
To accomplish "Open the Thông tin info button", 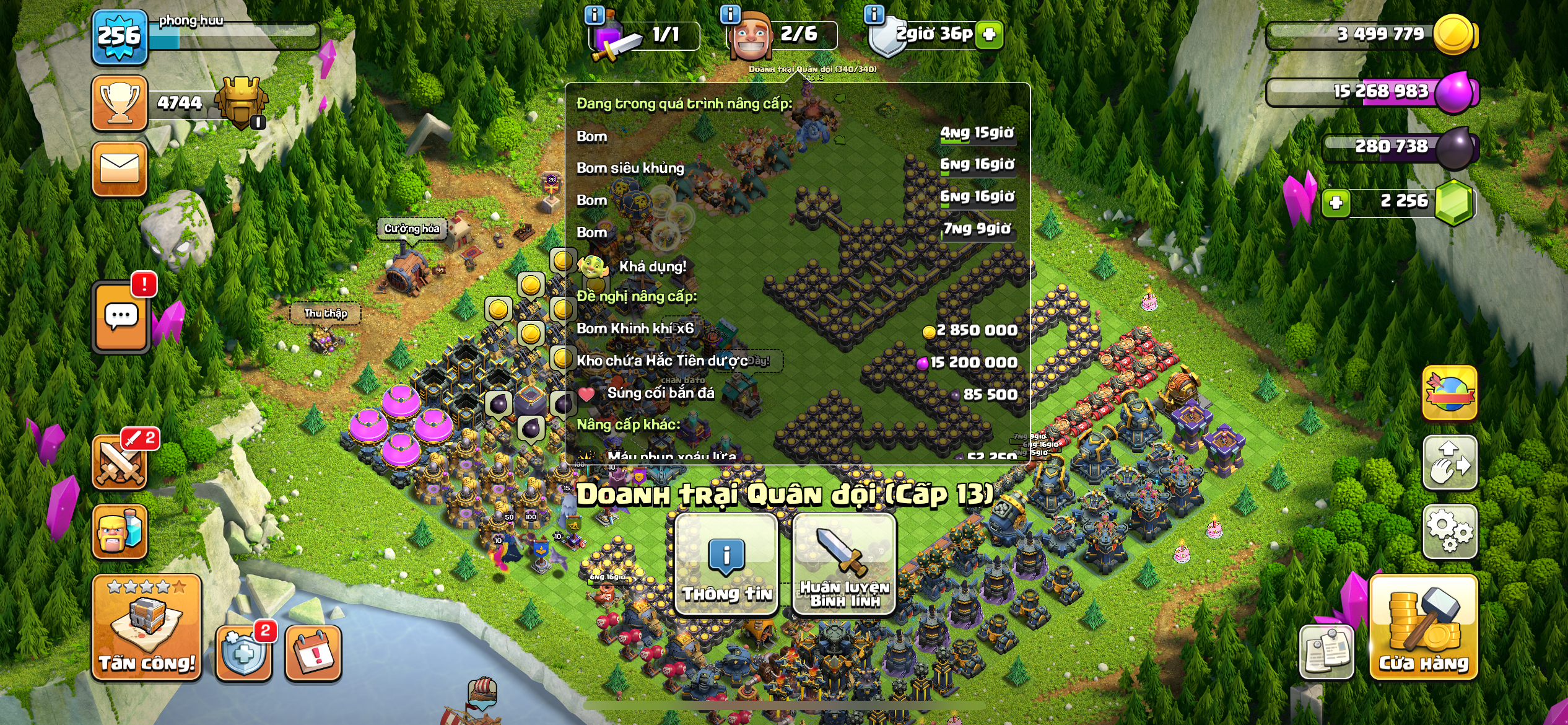I will point(726,565).
